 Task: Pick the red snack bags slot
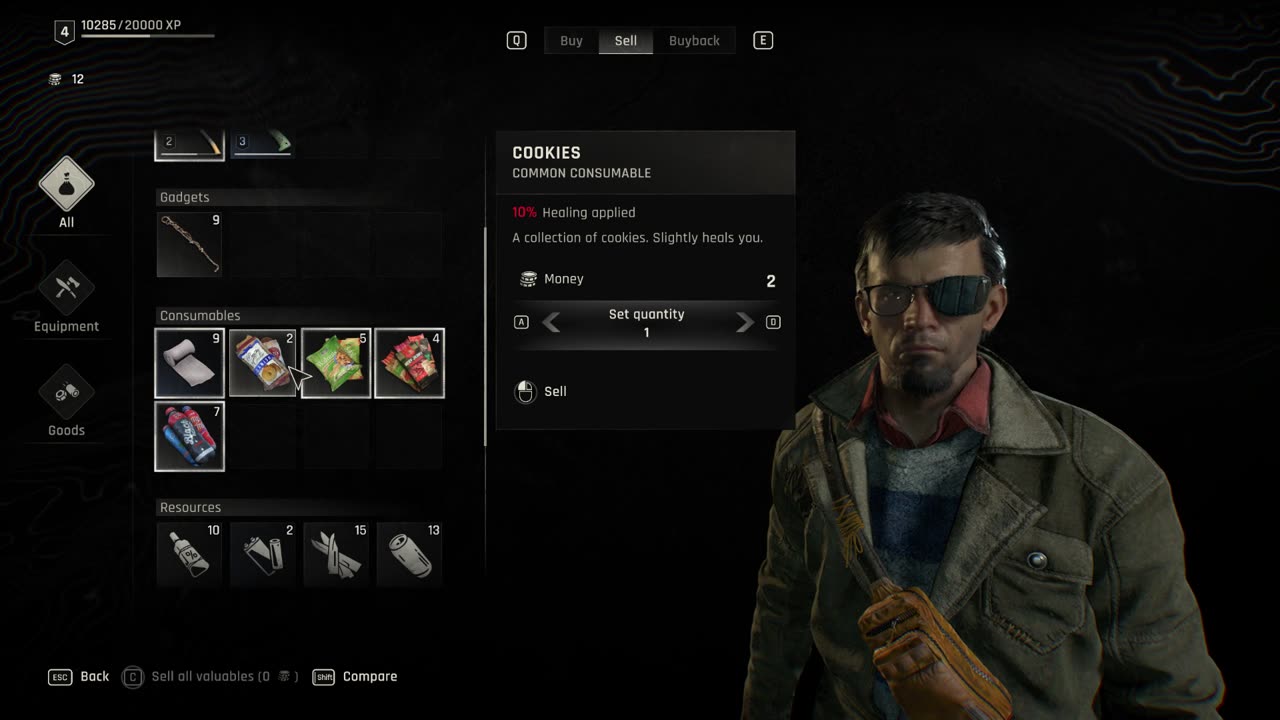pos(410,363)
